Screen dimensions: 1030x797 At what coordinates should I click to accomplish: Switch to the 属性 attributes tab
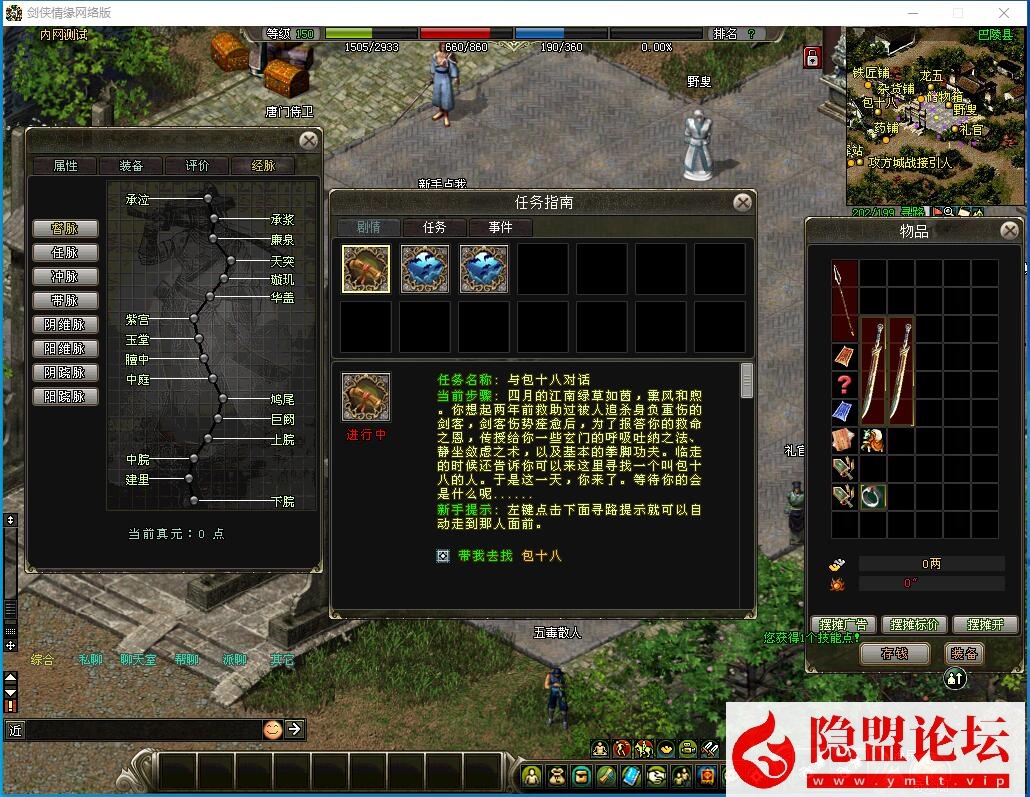coord(65,166)
